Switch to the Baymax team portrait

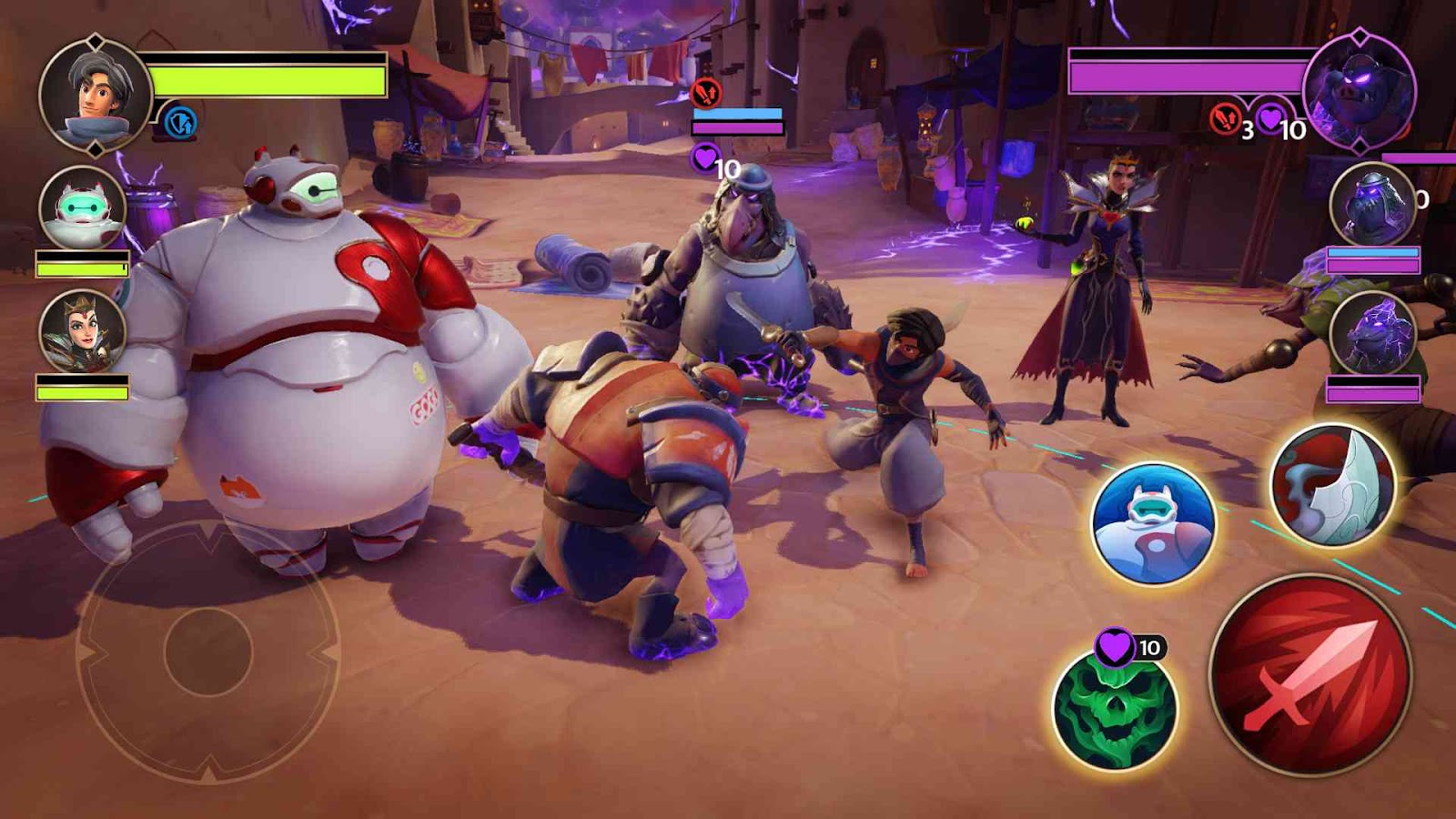point(83,208)
